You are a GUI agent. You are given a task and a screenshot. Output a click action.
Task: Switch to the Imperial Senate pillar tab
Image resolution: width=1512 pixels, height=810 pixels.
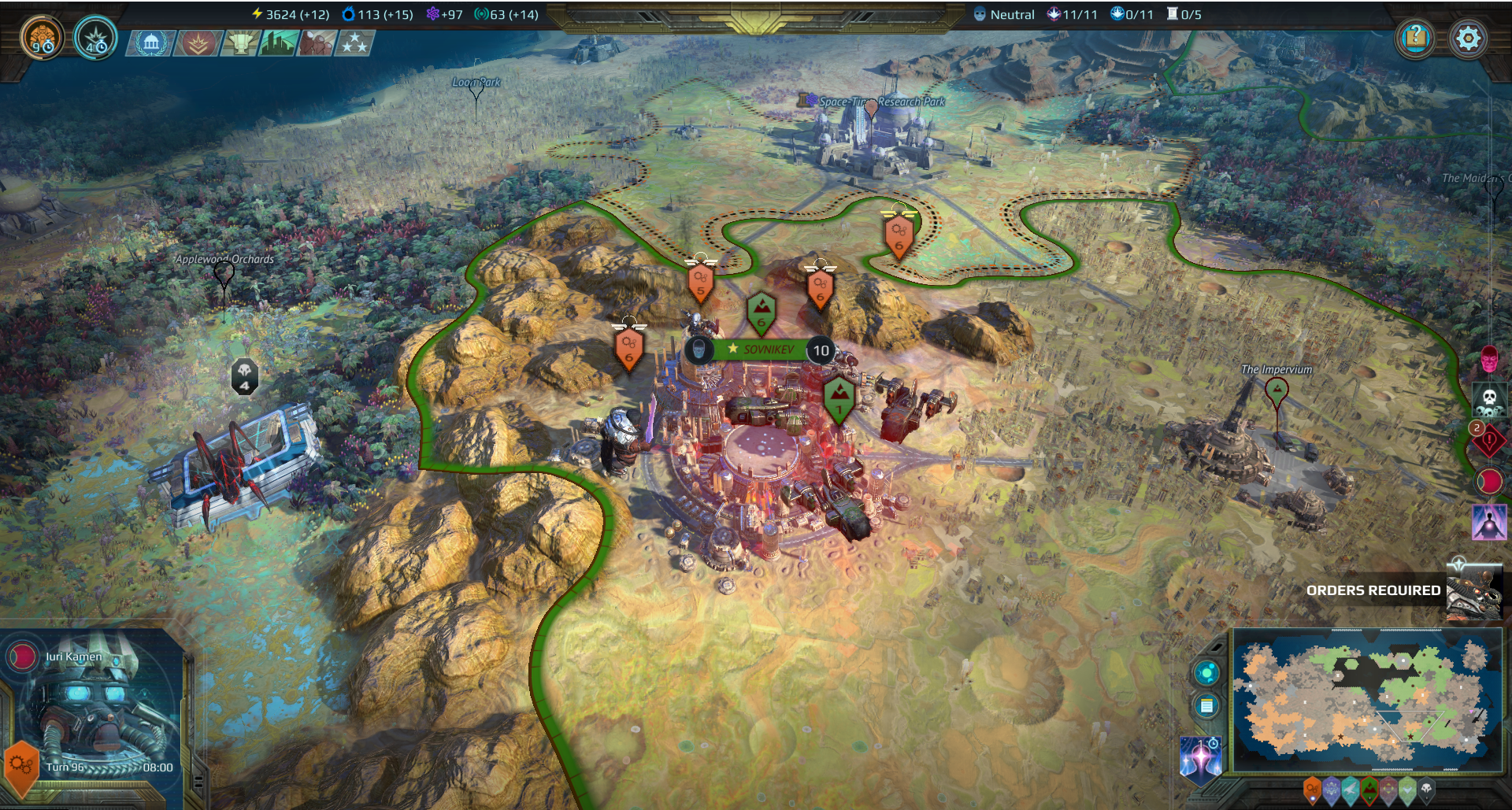(x=150, y=43)
